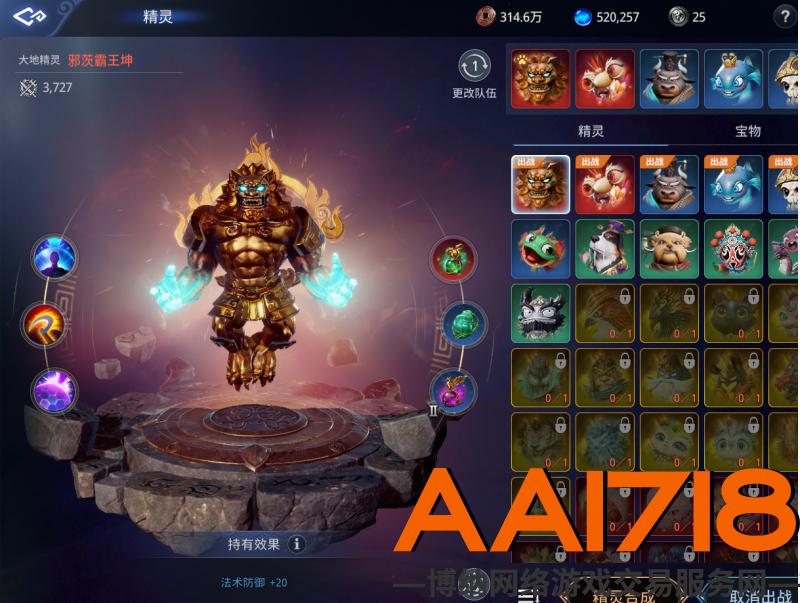
Task: Select the purple gourd treasure slot
Action: point(451,392)
